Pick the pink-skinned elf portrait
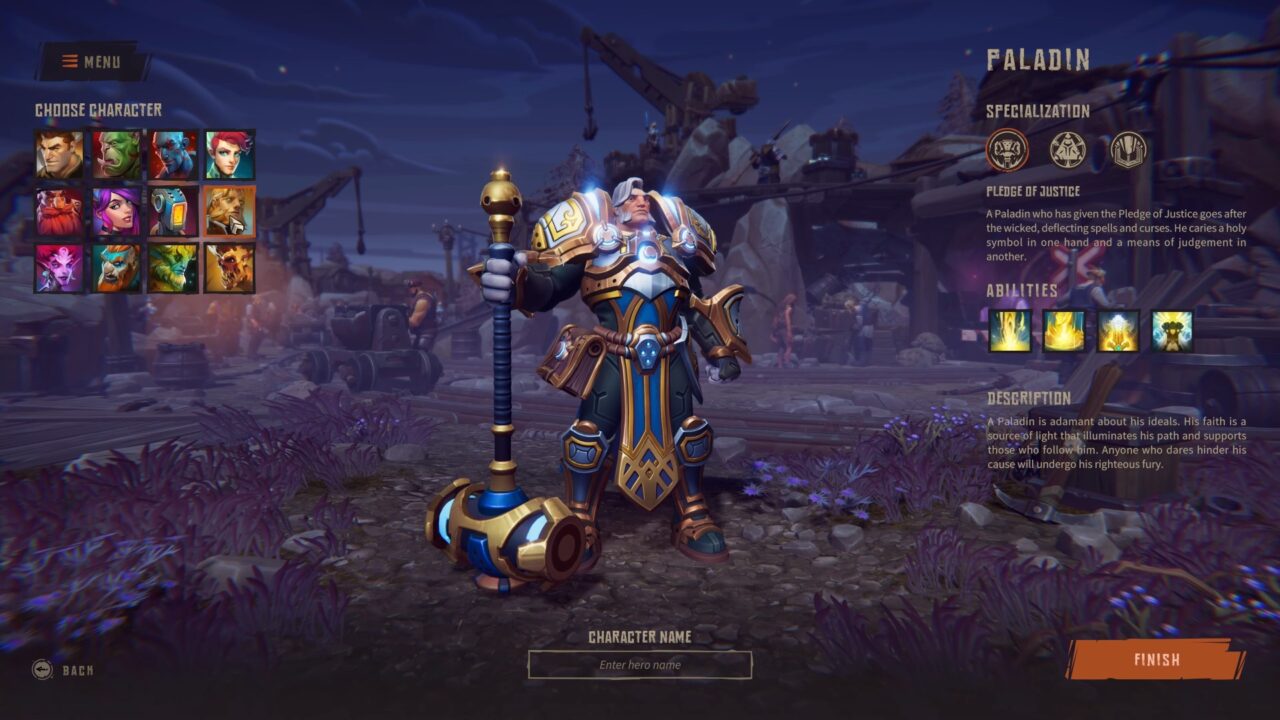 tap(59, 268)
